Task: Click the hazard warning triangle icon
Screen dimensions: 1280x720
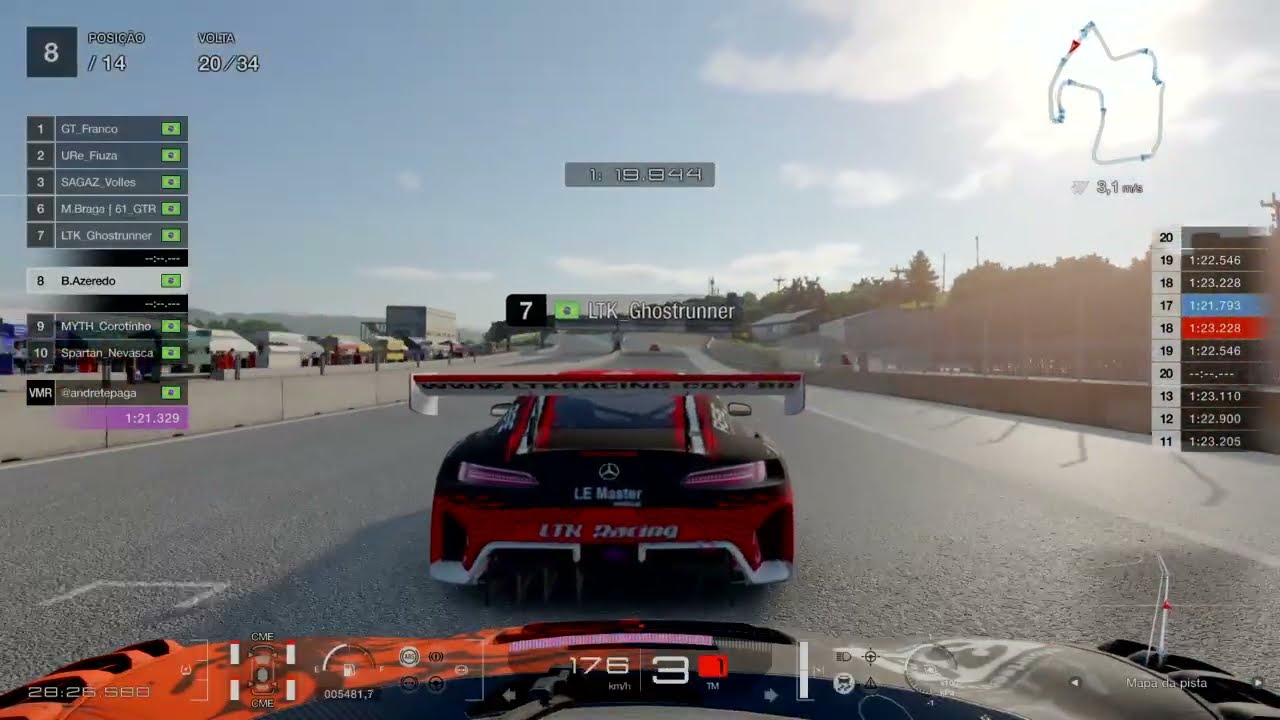Action: 870,683
